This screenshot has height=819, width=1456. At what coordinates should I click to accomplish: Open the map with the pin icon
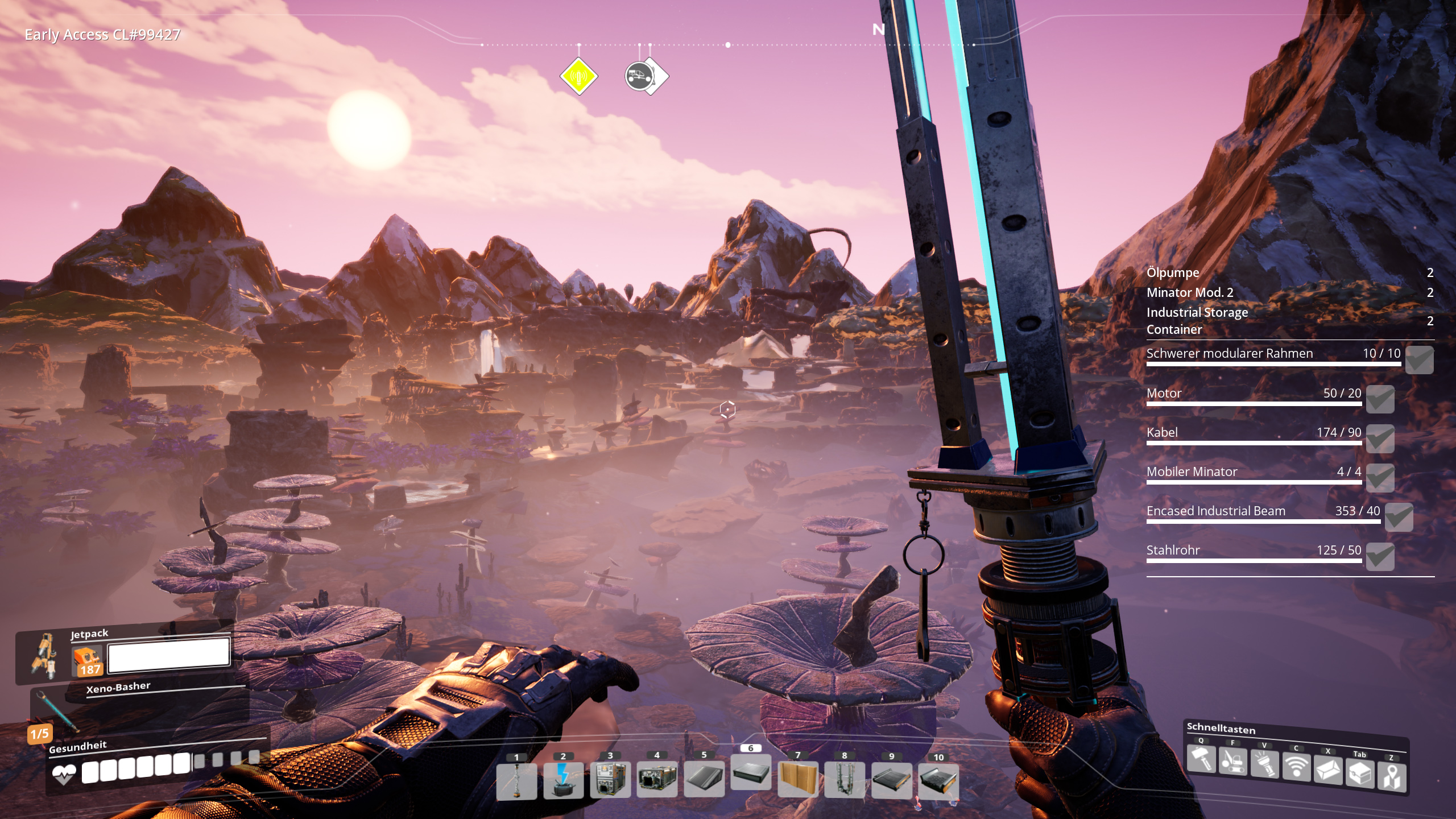(1392, 777)
